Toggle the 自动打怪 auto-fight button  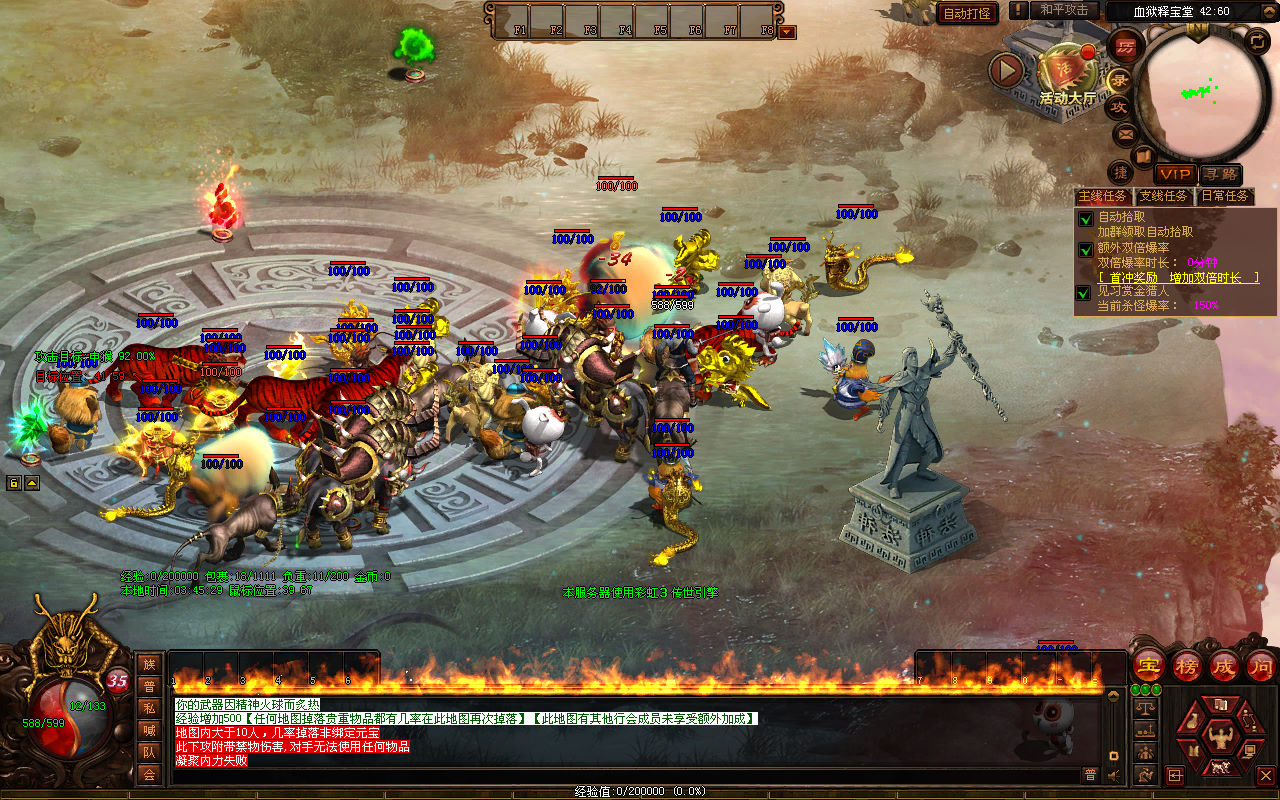[x=967, y=13]
